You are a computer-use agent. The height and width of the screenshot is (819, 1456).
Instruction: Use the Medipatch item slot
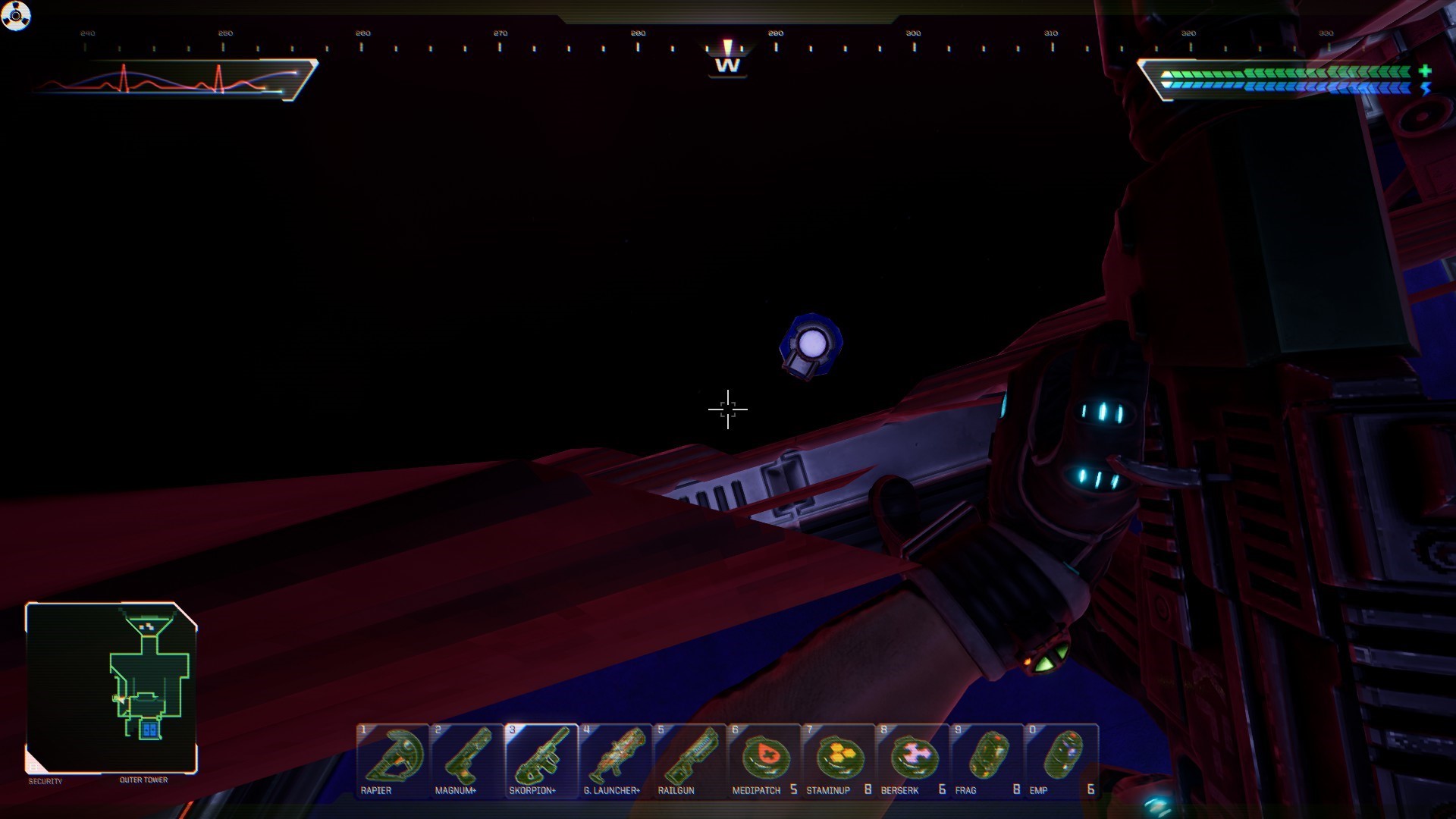[764, 760]
